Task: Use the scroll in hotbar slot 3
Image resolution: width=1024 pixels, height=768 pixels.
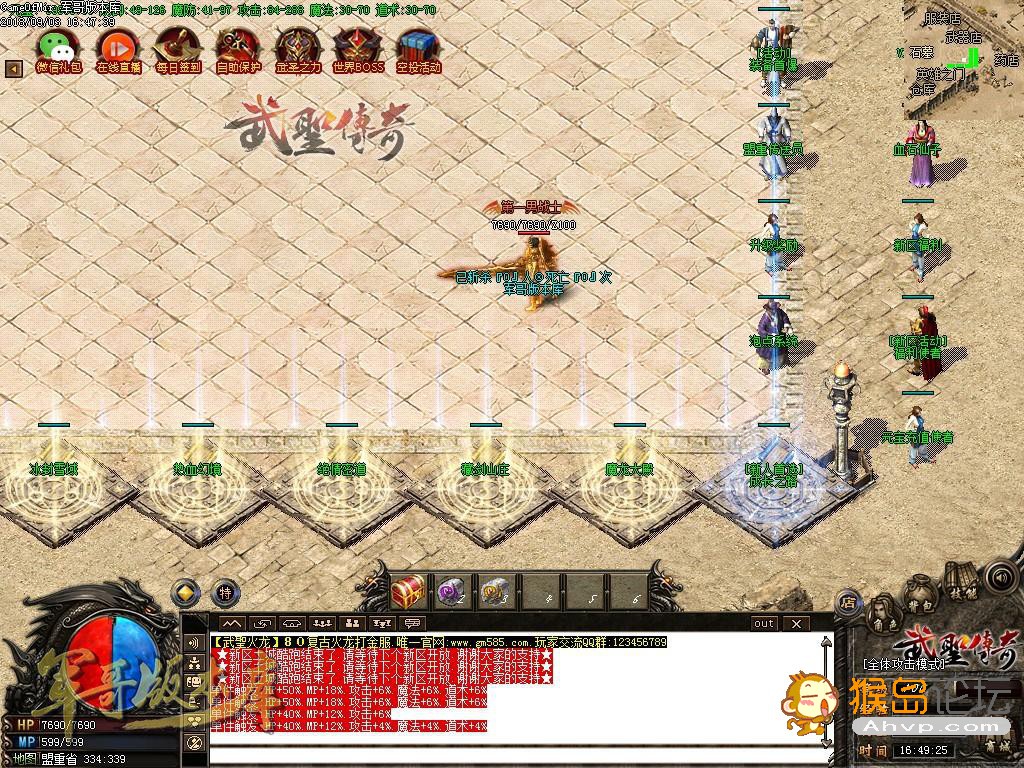Action: [494, 590]
